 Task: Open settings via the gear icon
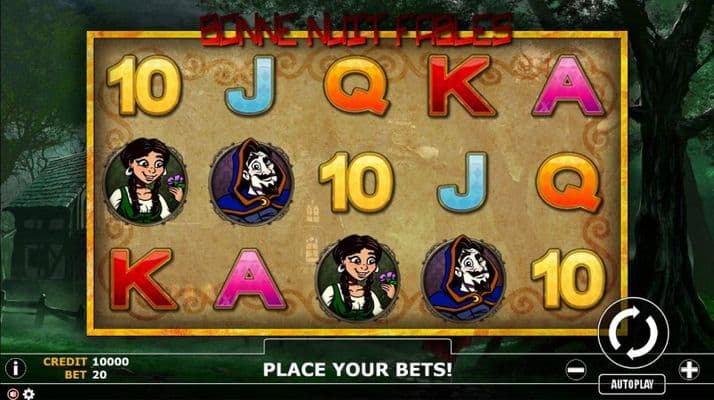click(28, 393)
